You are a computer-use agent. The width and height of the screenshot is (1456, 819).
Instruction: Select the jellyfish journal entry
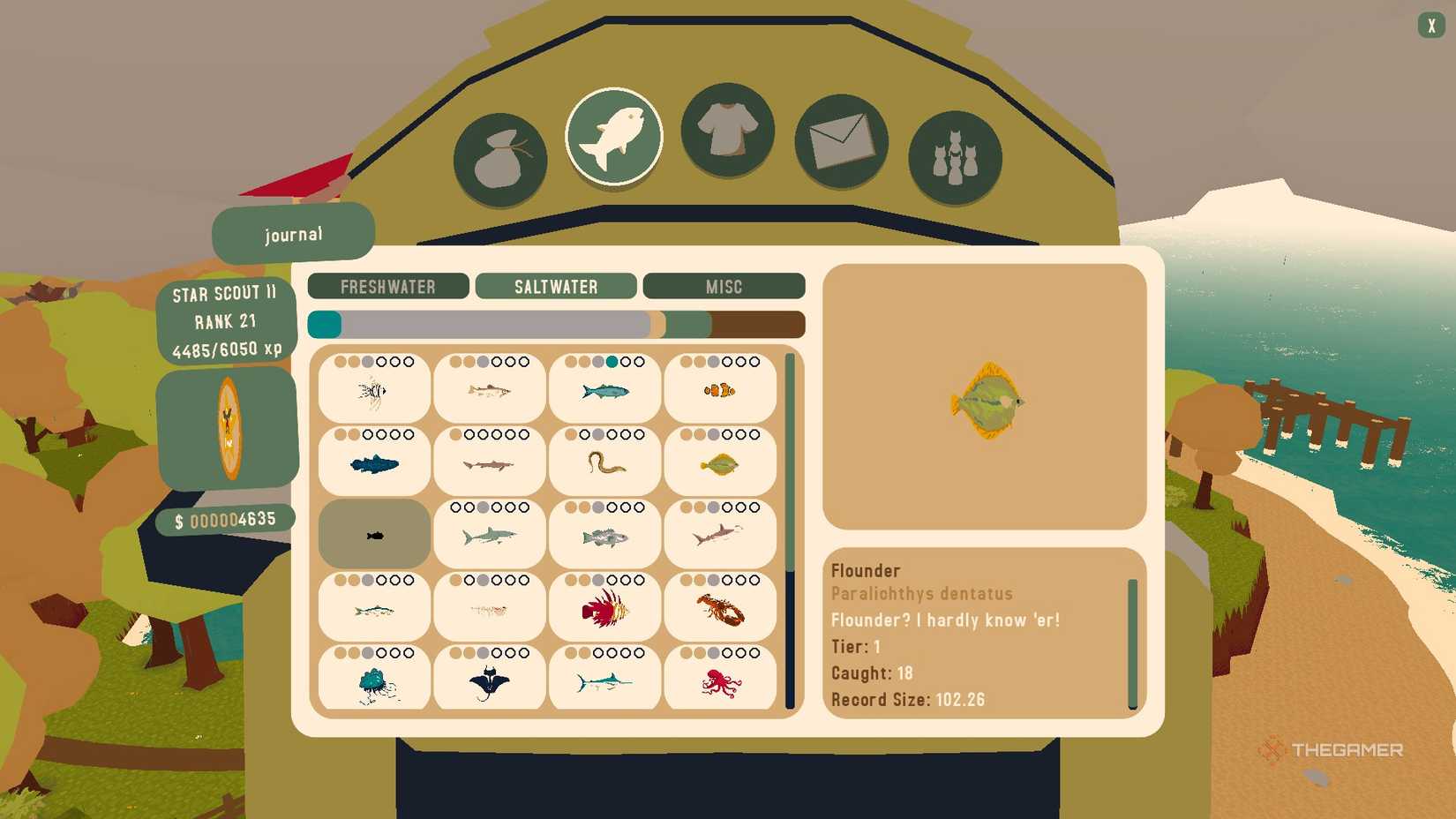pos(373,679)
